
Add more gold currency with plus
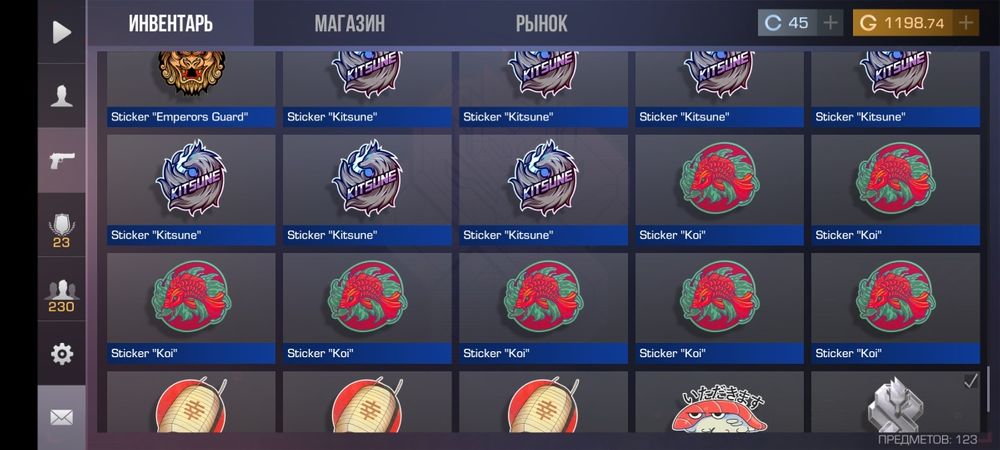965,23
